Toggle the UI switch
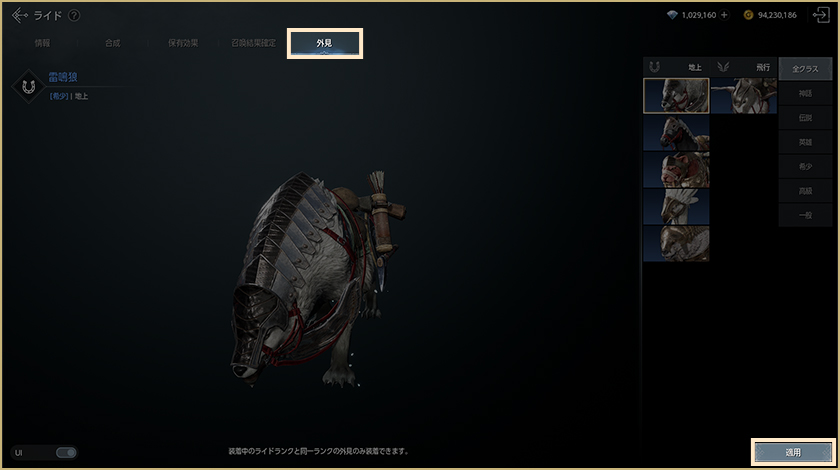The image size is (840, 470). pos(66,452)
